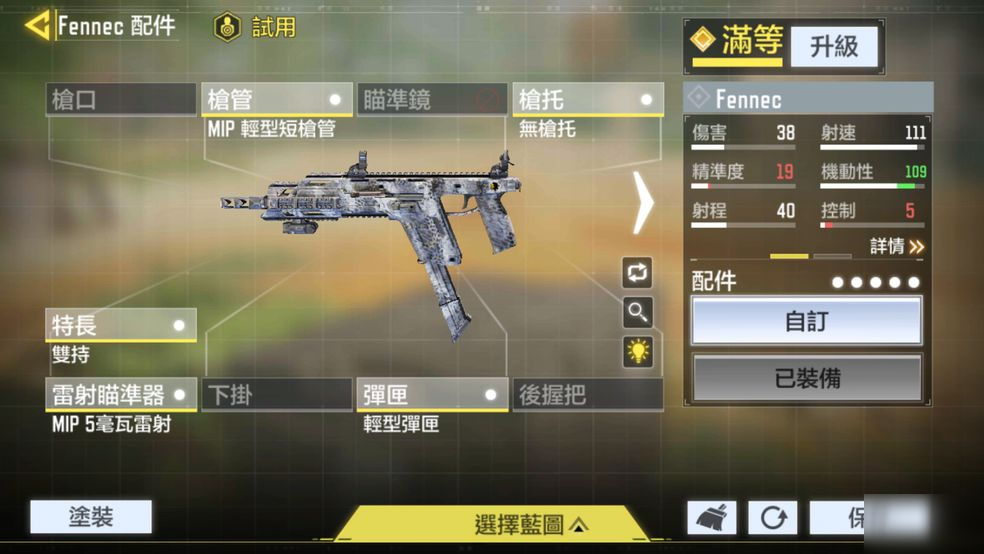
Task: Show the 詳情 stat details
Action: pyautogui.click(x=896, y=246)
